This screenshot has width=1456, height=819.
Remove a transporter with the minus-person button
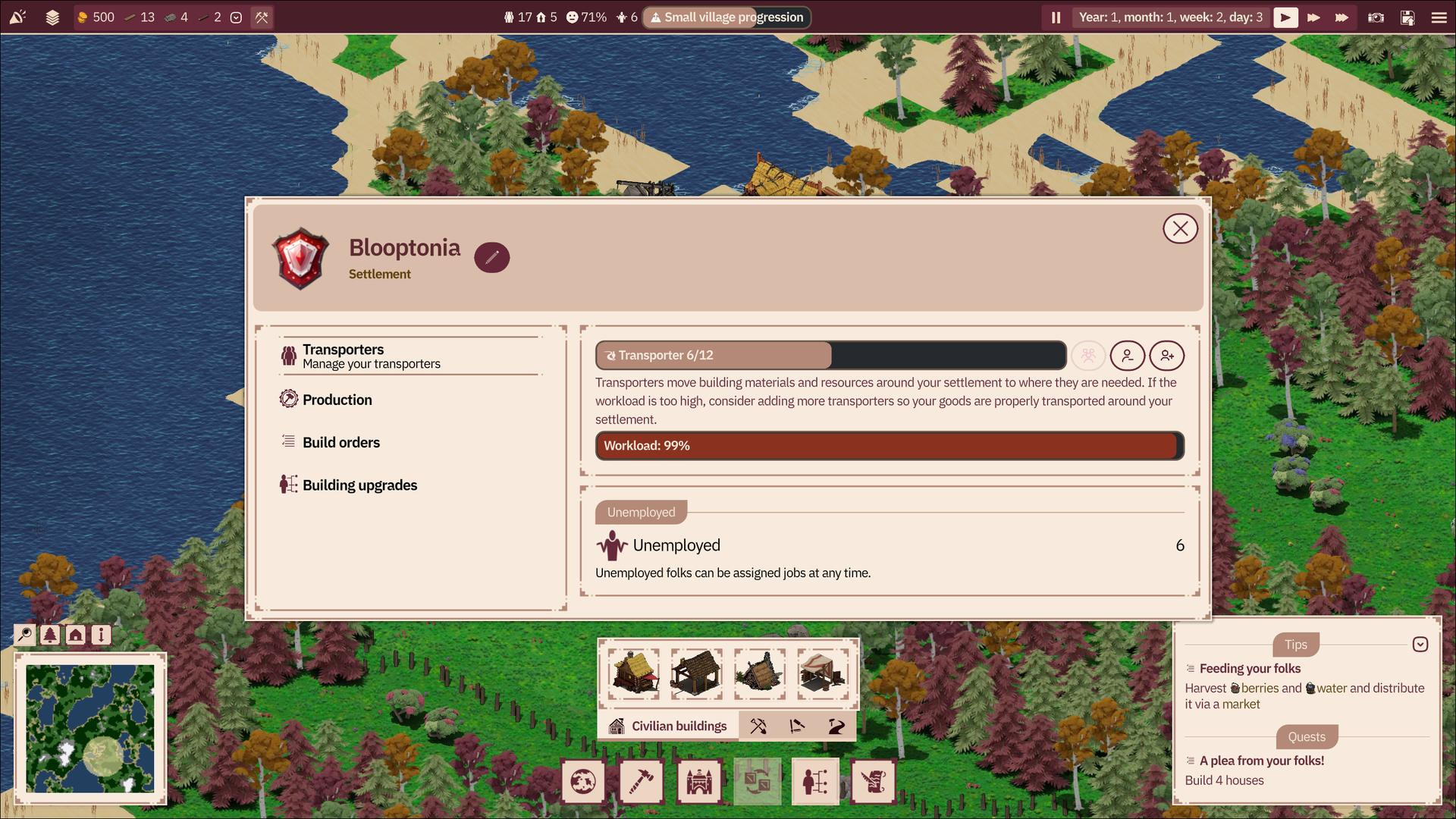tap(1128, 356)
